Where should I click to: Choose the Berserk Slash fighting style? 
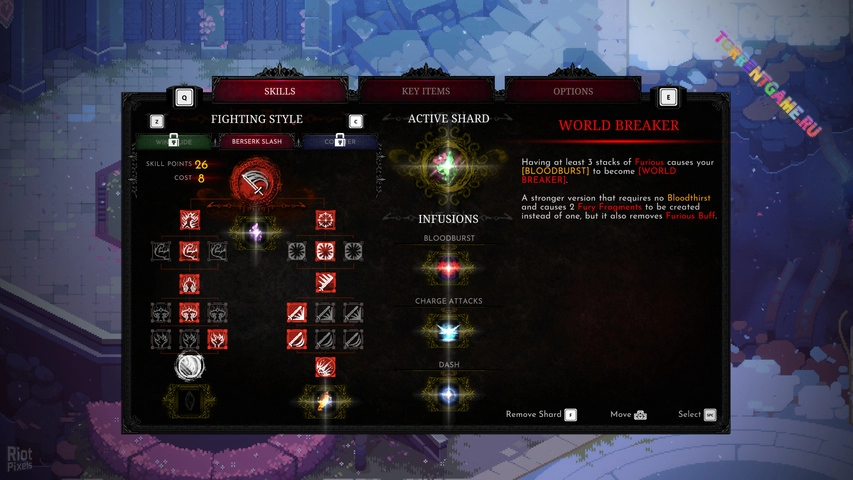[x=257, y=142]
